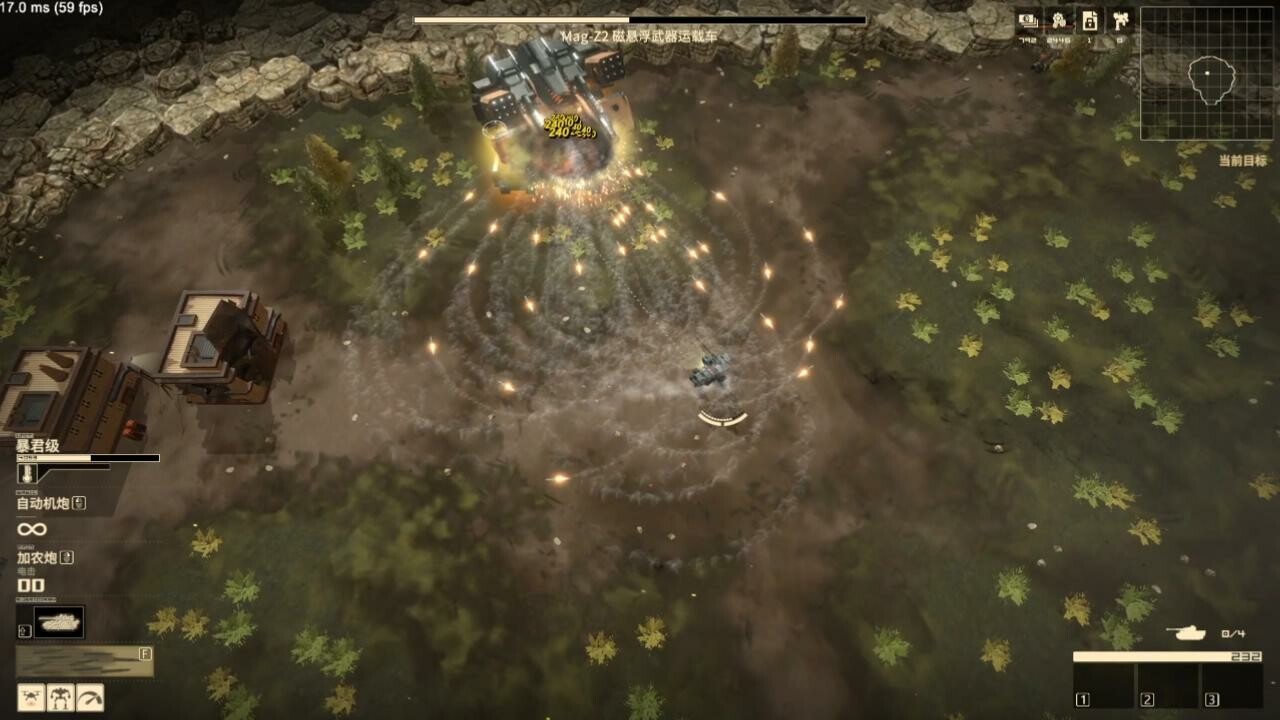1280x720 pixels.
Task: Click the 电击 counter showing two charges
Action: [x=31, y=586]
